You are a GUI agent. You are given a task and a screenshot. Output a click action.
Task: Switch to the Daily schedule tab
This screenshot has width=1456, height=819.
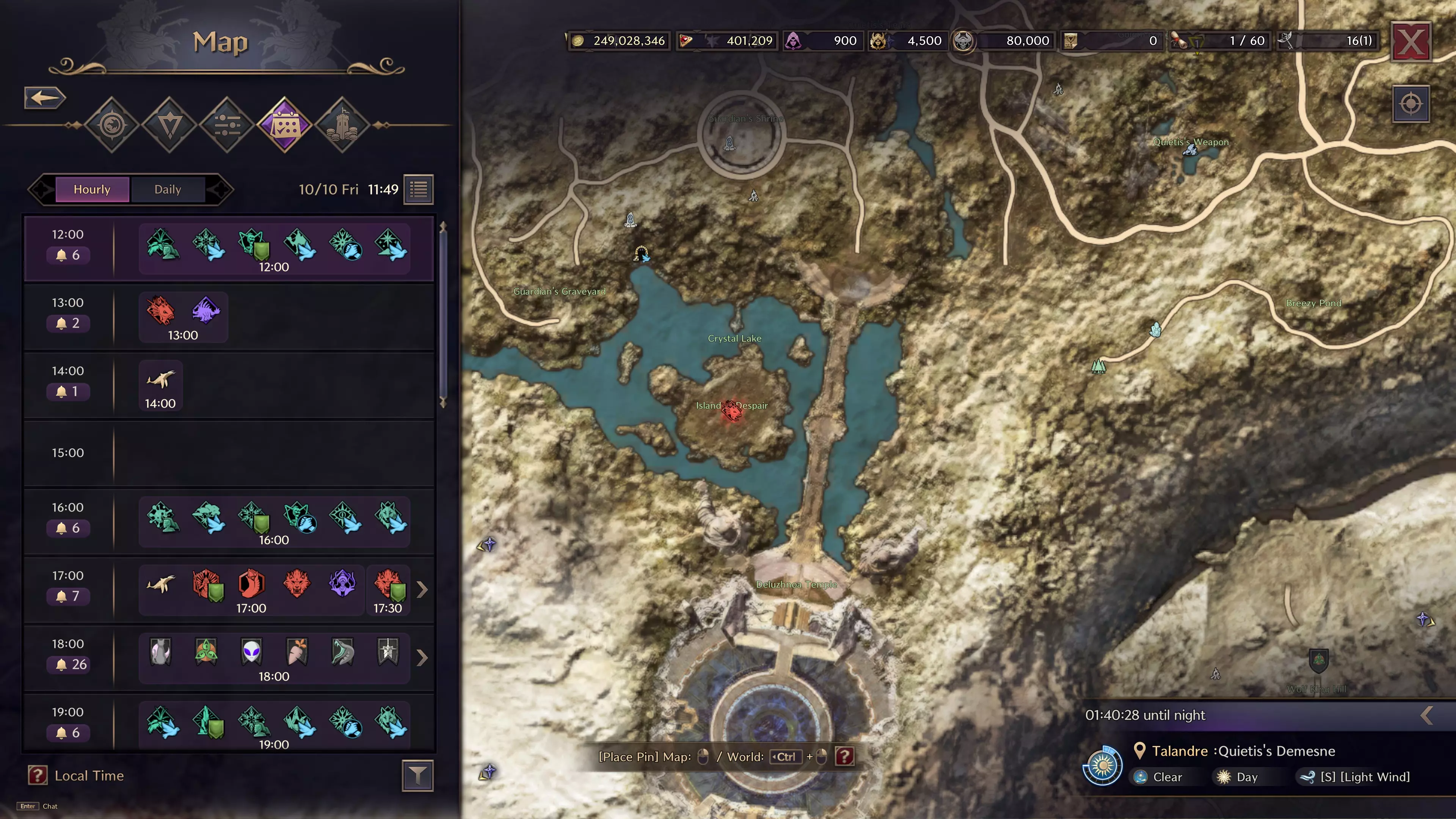coord(167,189)
